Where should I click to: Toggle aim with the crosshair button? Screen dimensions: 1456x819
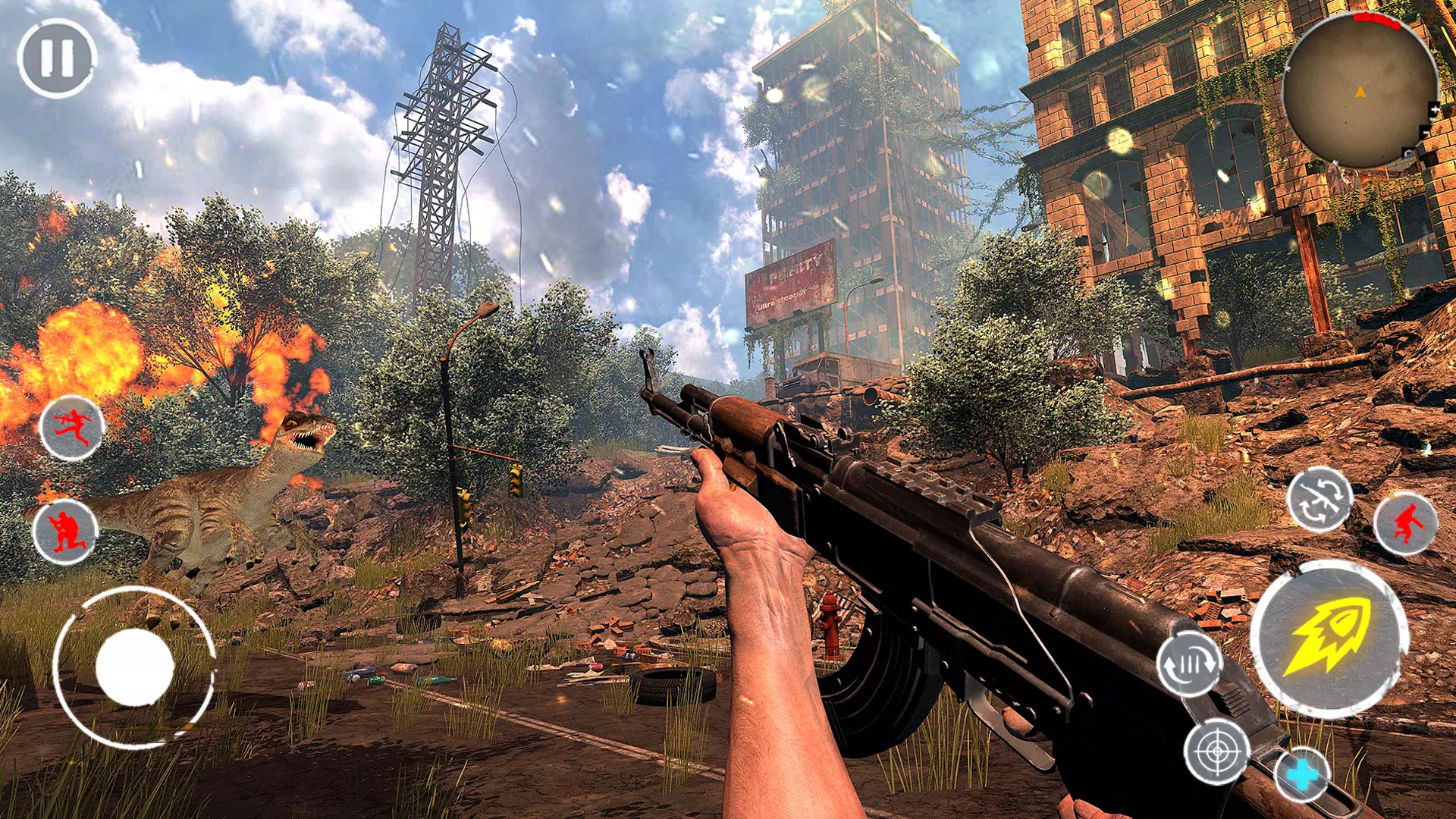pos(1217,752)
